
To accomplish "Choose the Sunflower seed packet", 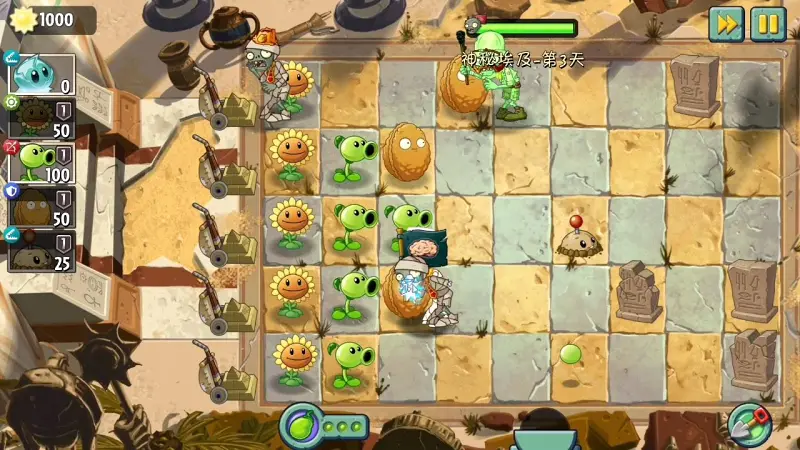I will pyautogui.click(x=40, y=118).
